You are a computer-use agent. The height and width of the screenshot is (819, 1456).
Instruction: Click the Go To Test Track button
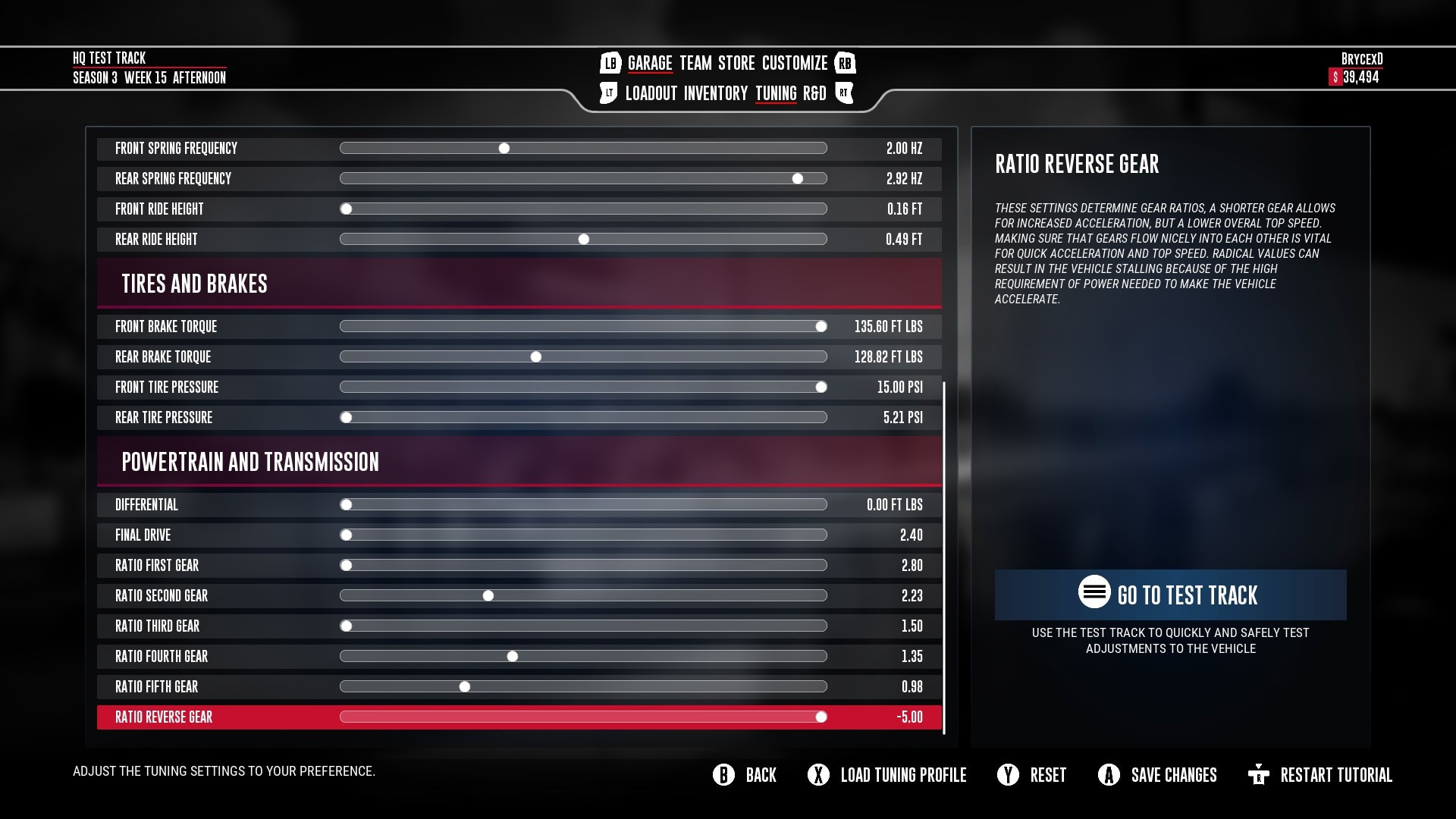1170,595
